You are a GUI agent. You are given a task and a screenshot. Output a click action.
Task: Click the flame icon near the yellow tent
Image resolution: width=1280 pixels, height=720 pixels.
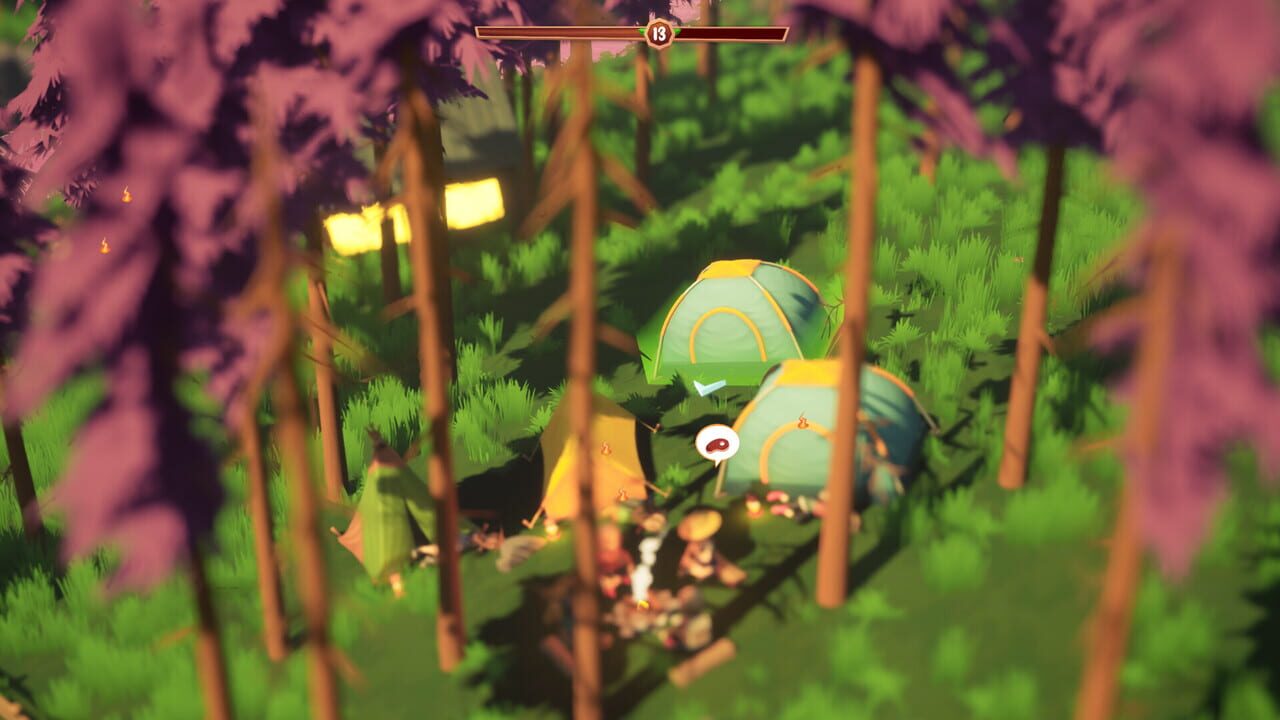click(605, 448)
